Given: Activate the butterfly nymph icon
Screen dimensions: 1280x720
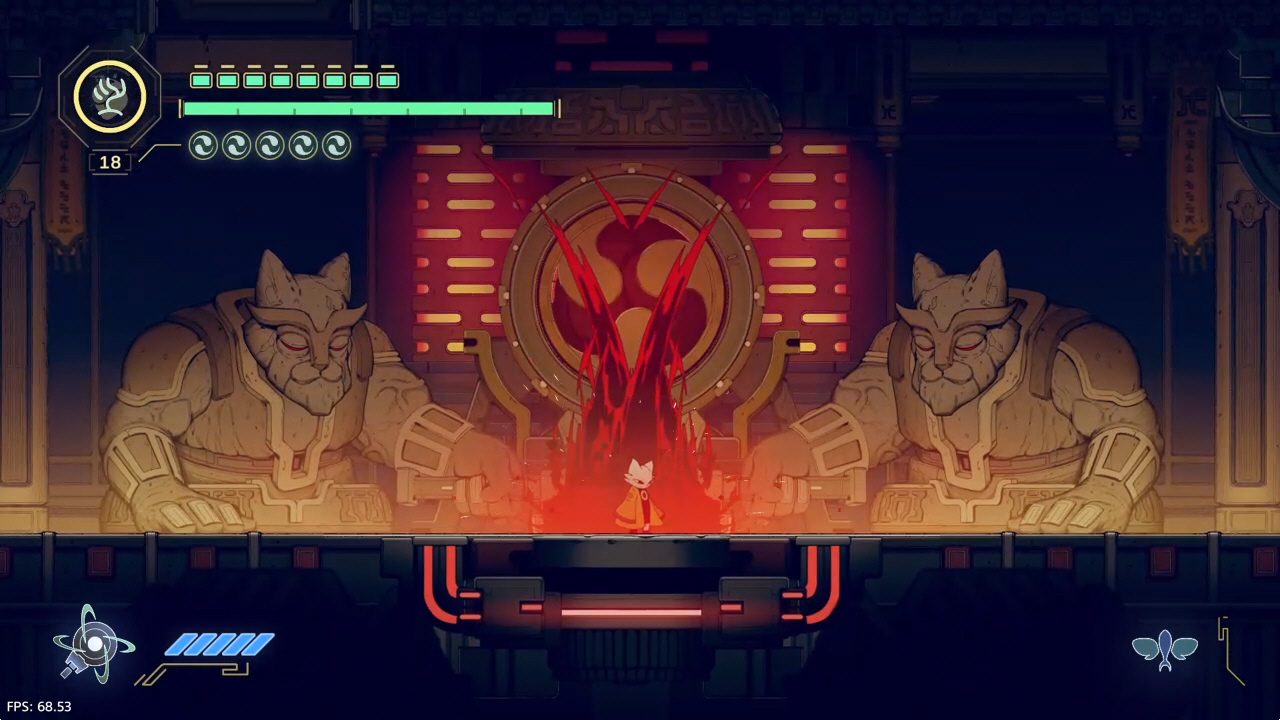Looking at the screenshot, I should click(1165, 649).
